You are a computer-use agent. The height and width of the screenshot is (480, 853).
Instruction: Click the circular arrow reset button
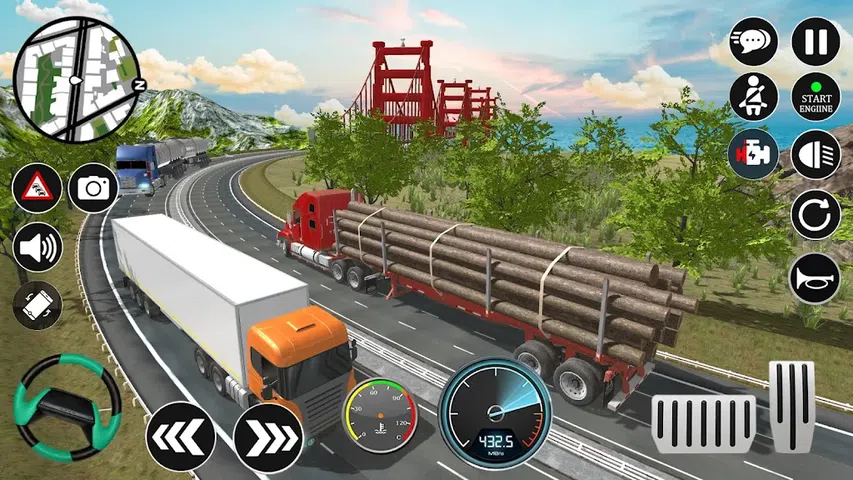coord(816,215)
